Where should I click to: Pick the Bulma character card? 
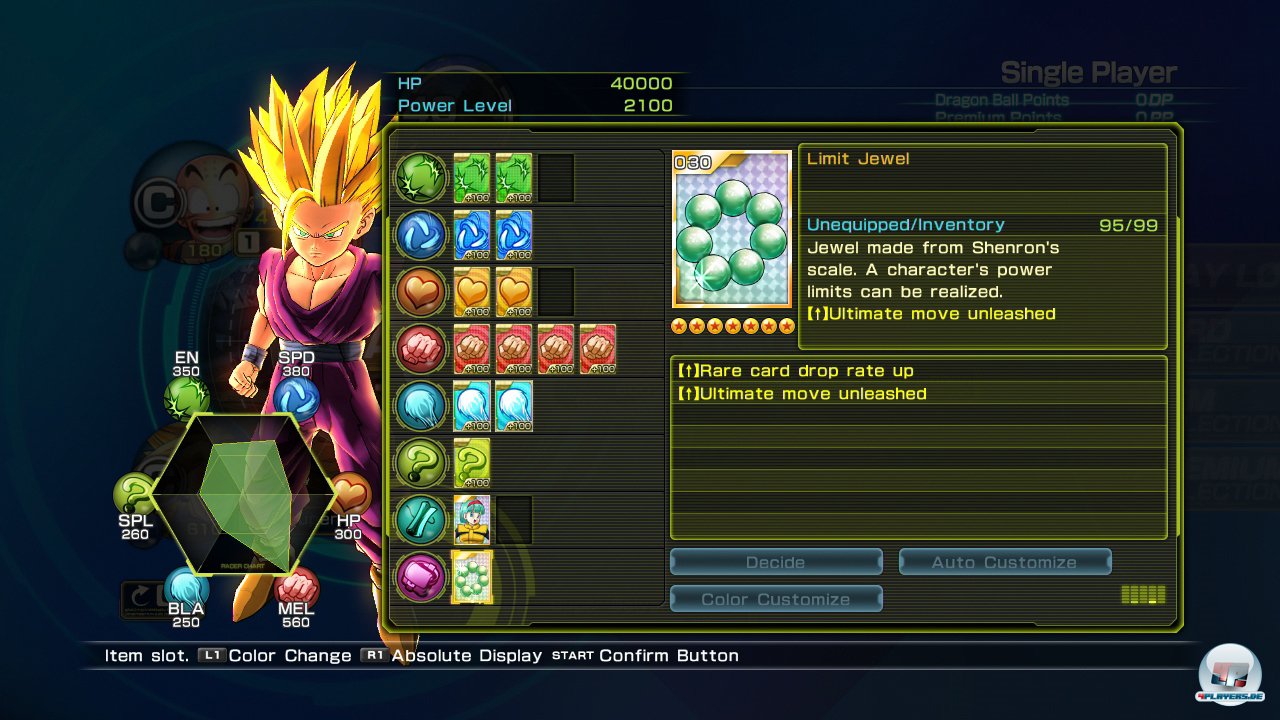click(x=472, y=519)
